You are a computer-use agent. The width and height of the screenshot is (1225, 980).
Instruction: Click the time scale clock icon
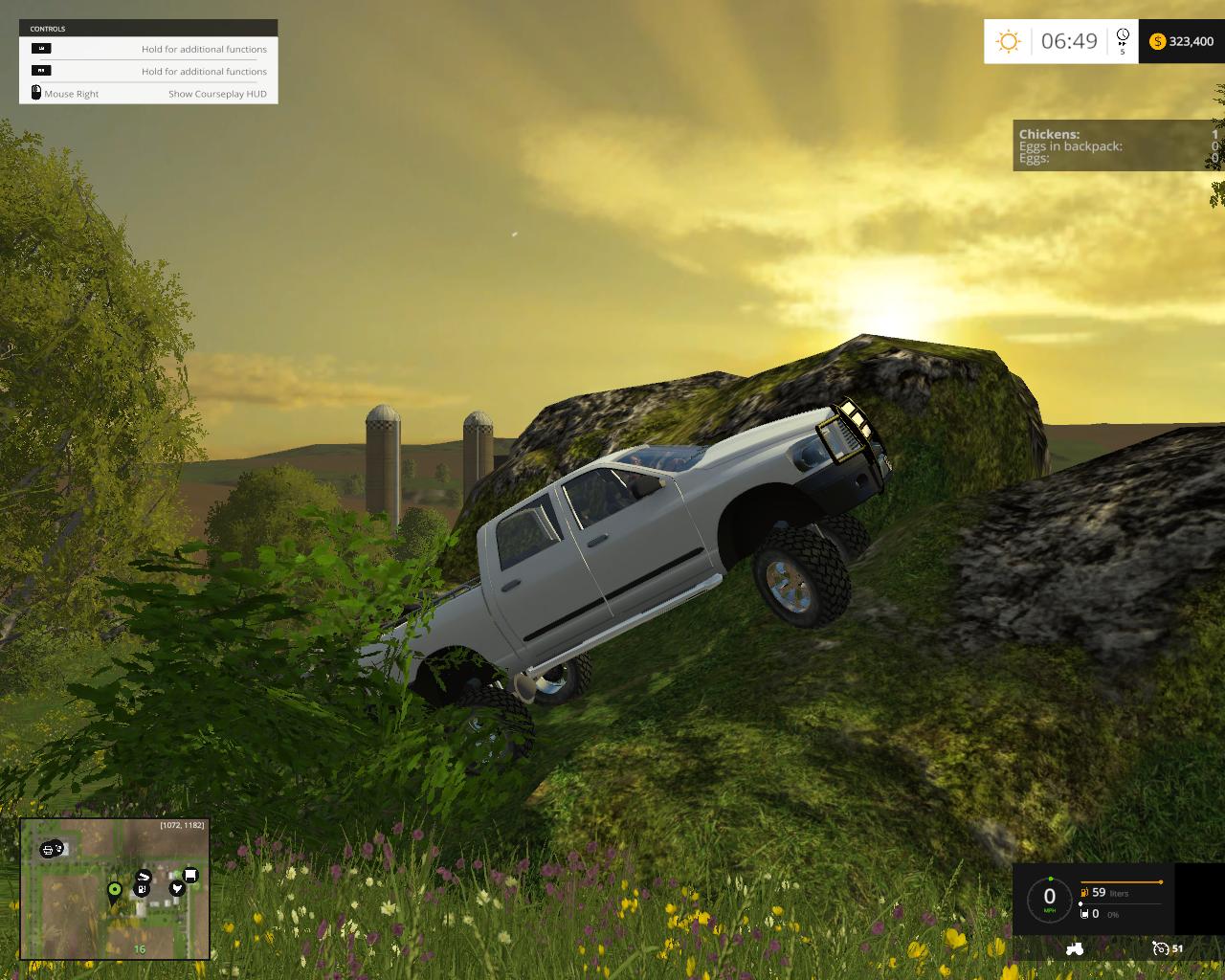(x=1123, y=36)
